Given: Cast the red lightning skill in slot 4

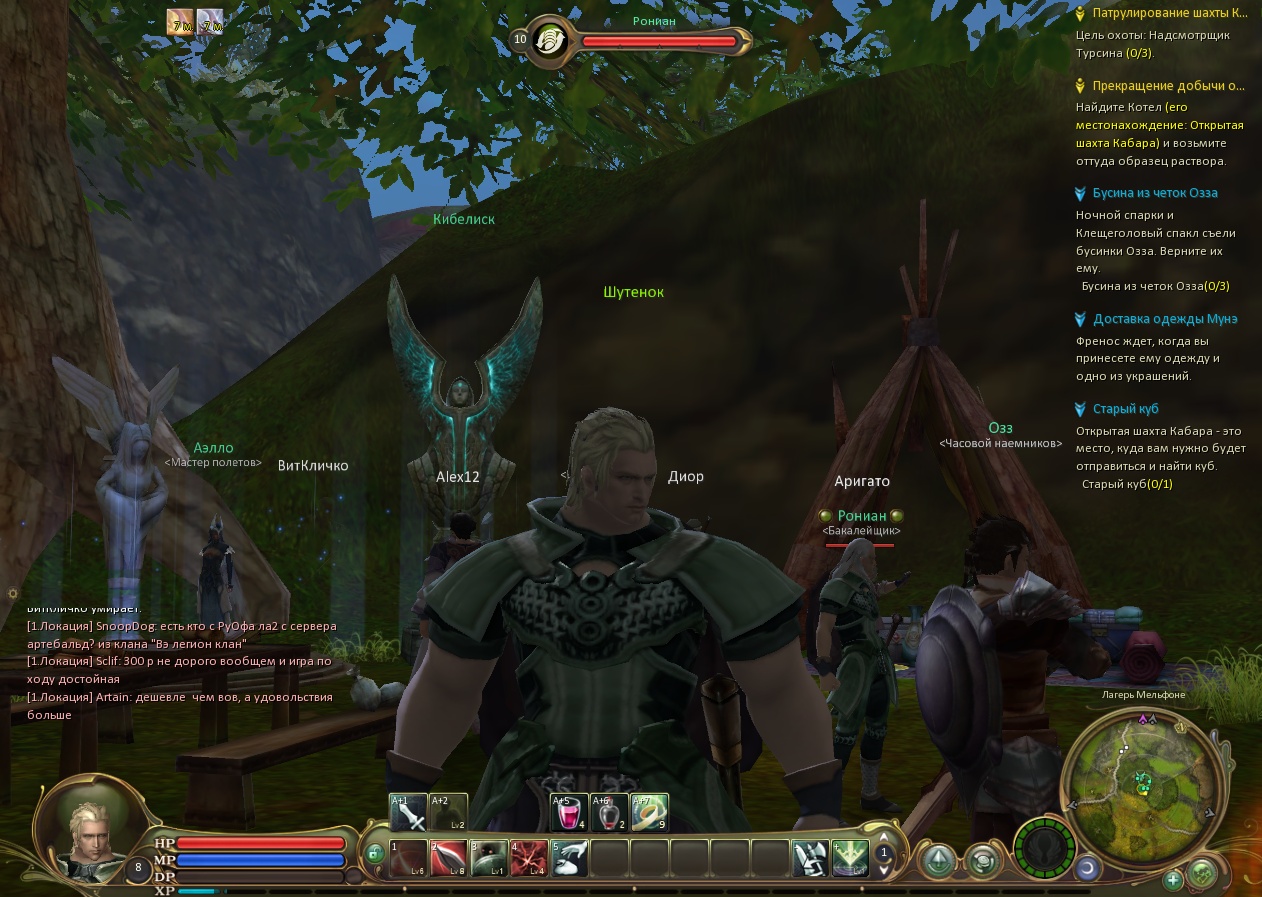Looking at the screenshot, I should click(x=529, y=858).
